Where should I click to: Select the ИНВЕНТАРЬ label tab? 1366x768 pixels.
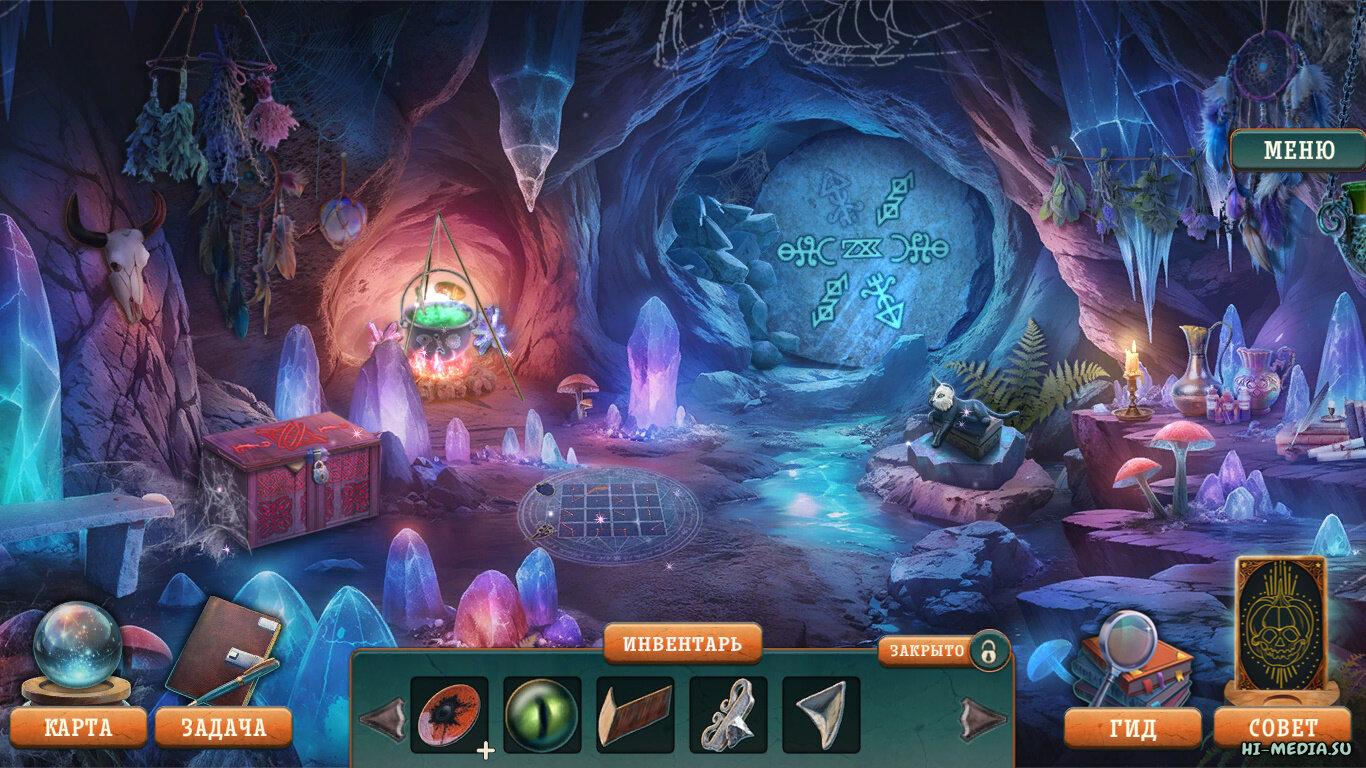click(682, 644)
